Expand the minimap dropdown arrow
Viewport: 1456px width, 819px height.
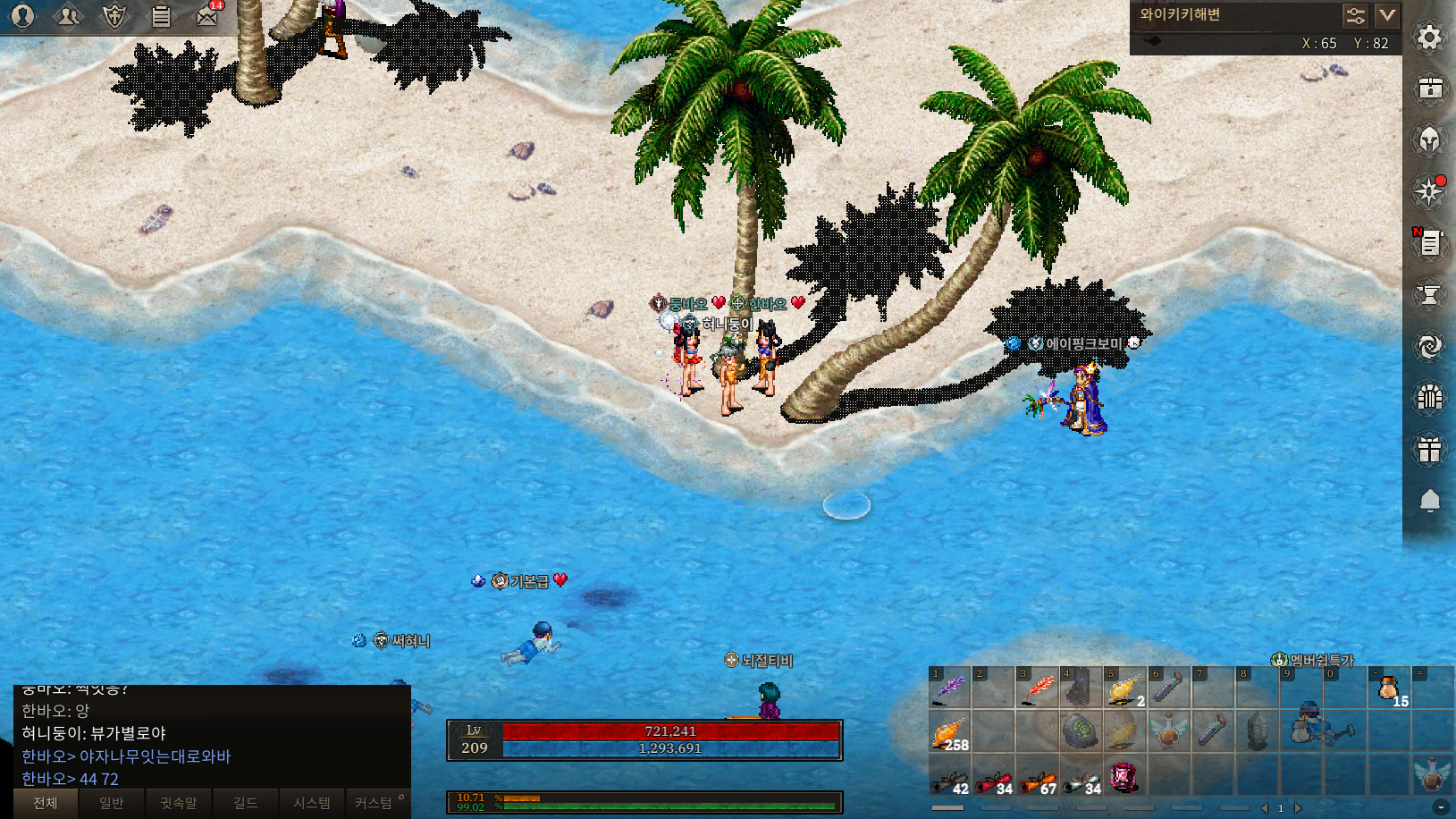tap(1386, 15)
